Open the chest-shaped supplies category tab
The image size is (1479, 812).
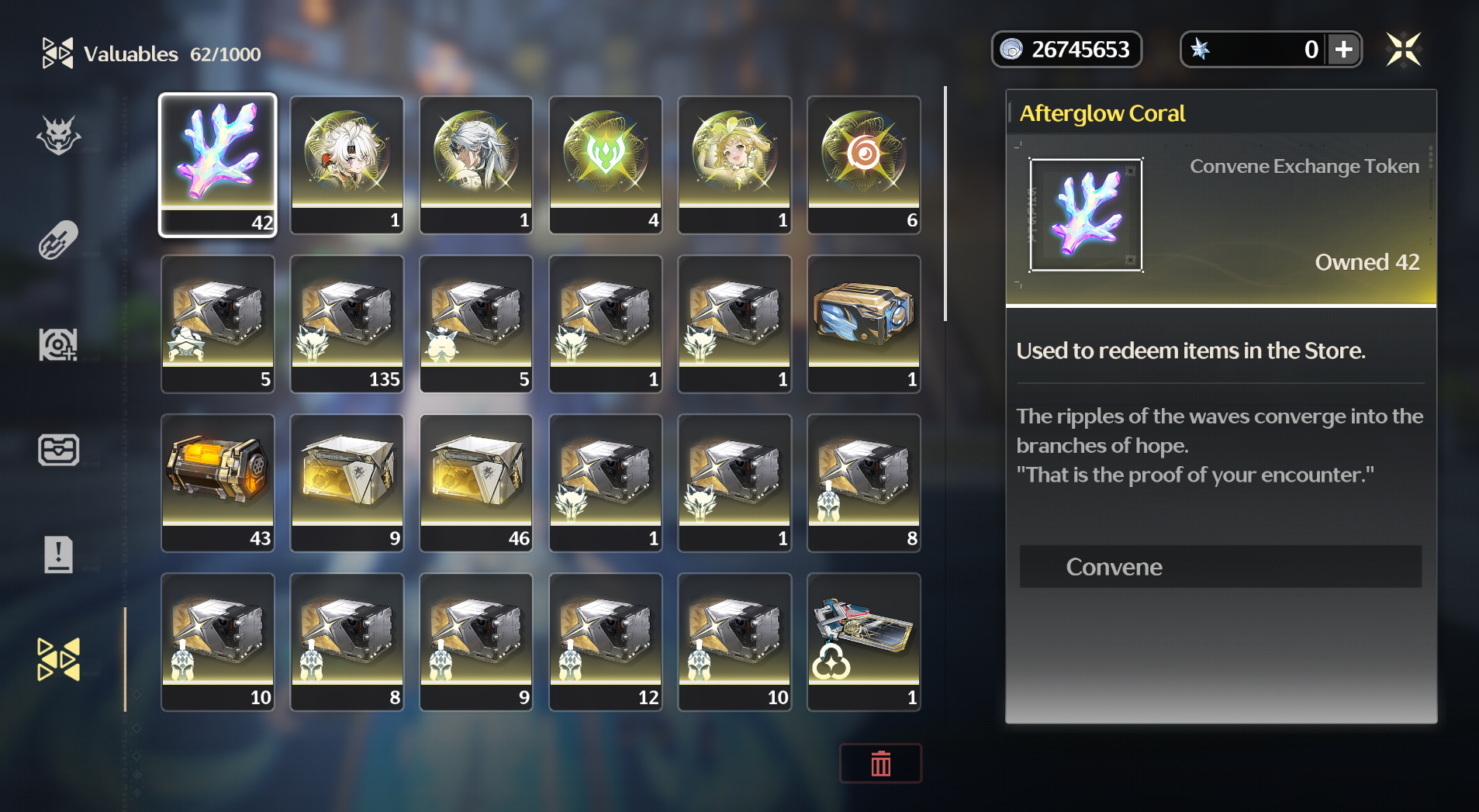pyautogui.click(x=59, y=450)
